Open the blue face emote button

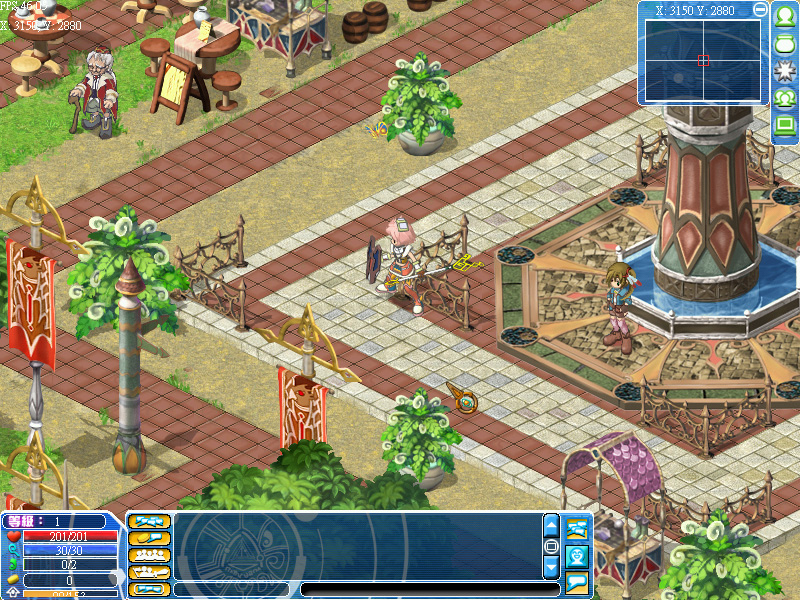click(x=577, y=556)
